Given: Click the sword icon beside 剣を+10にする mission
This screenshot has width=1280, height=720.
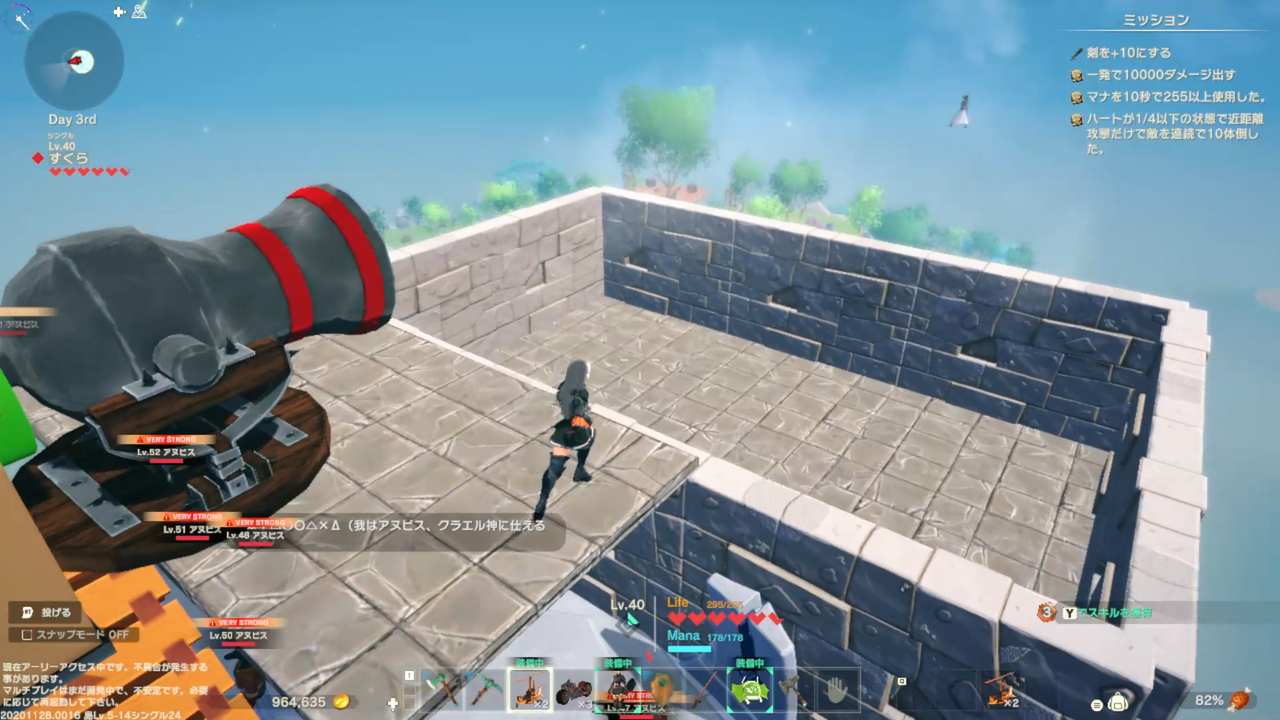Looking at the screenshot, I should point(1077,53).
